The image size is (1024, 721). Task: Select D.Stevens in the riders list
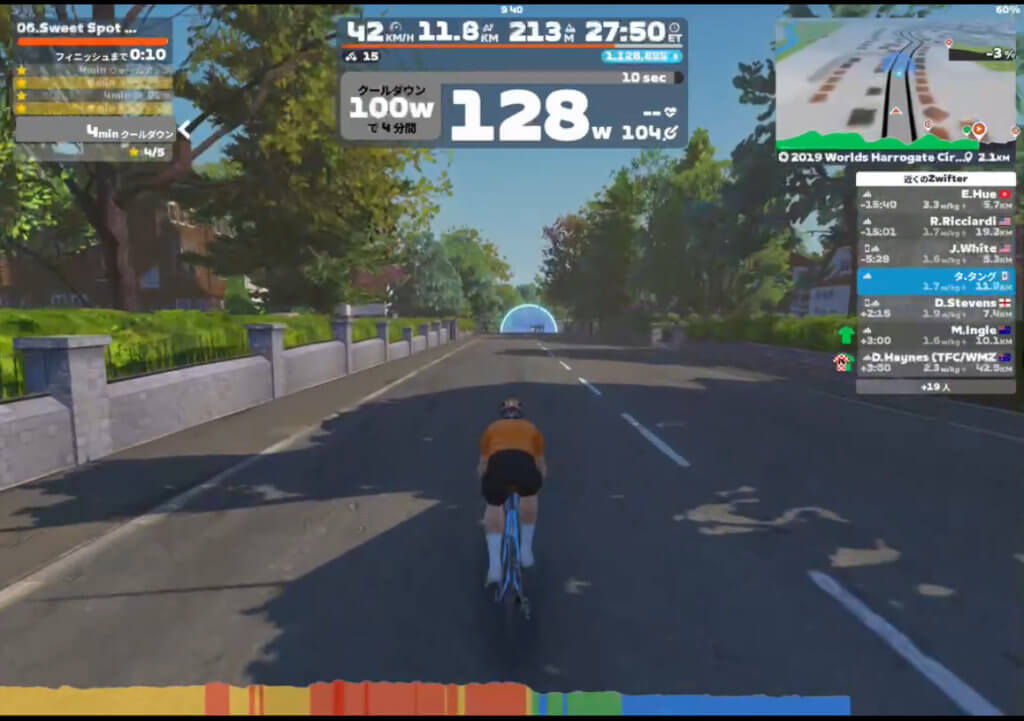(x=935, y=308)
